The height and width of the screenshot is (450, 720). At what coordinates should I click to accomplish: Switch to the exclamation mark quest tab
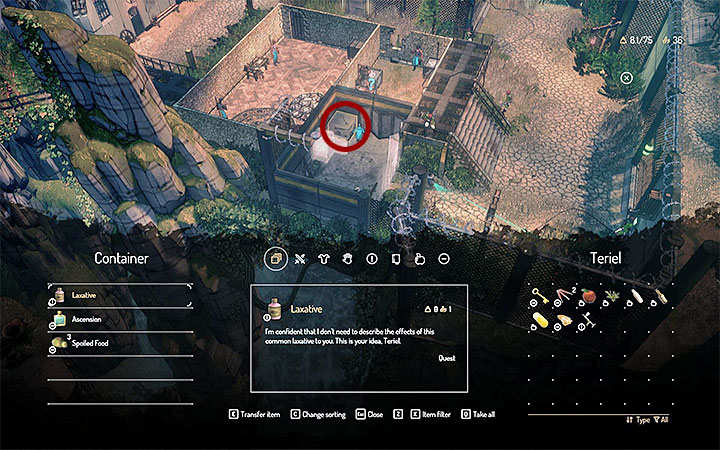point(371,258)
